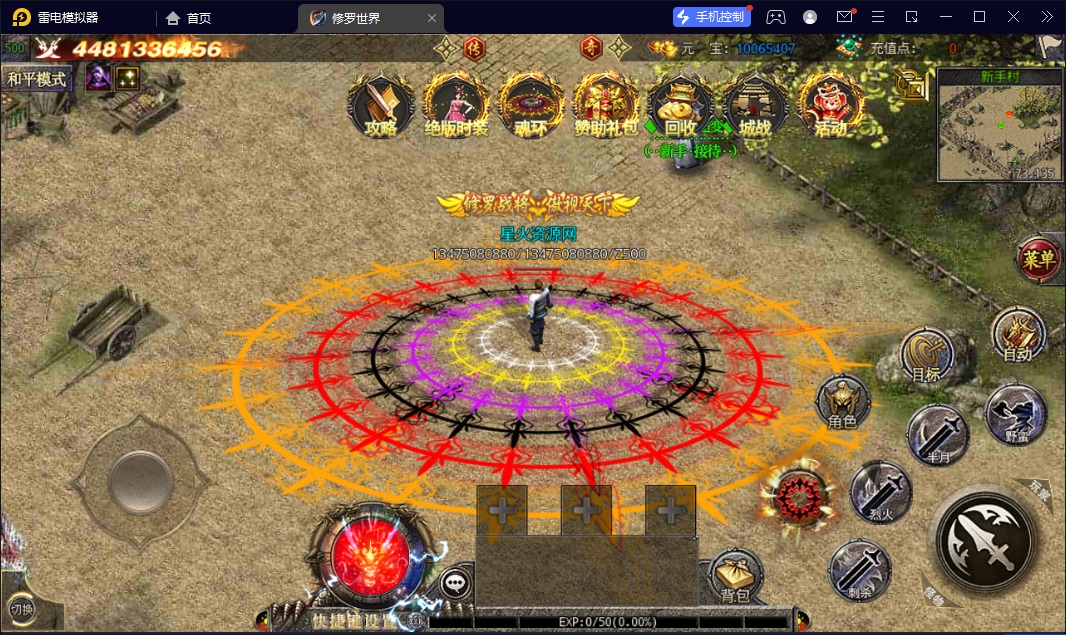This screenshot has width=1066, height=635.
Task: Open the 攻略 strategy guide icon
Action: tap(381, 105)
